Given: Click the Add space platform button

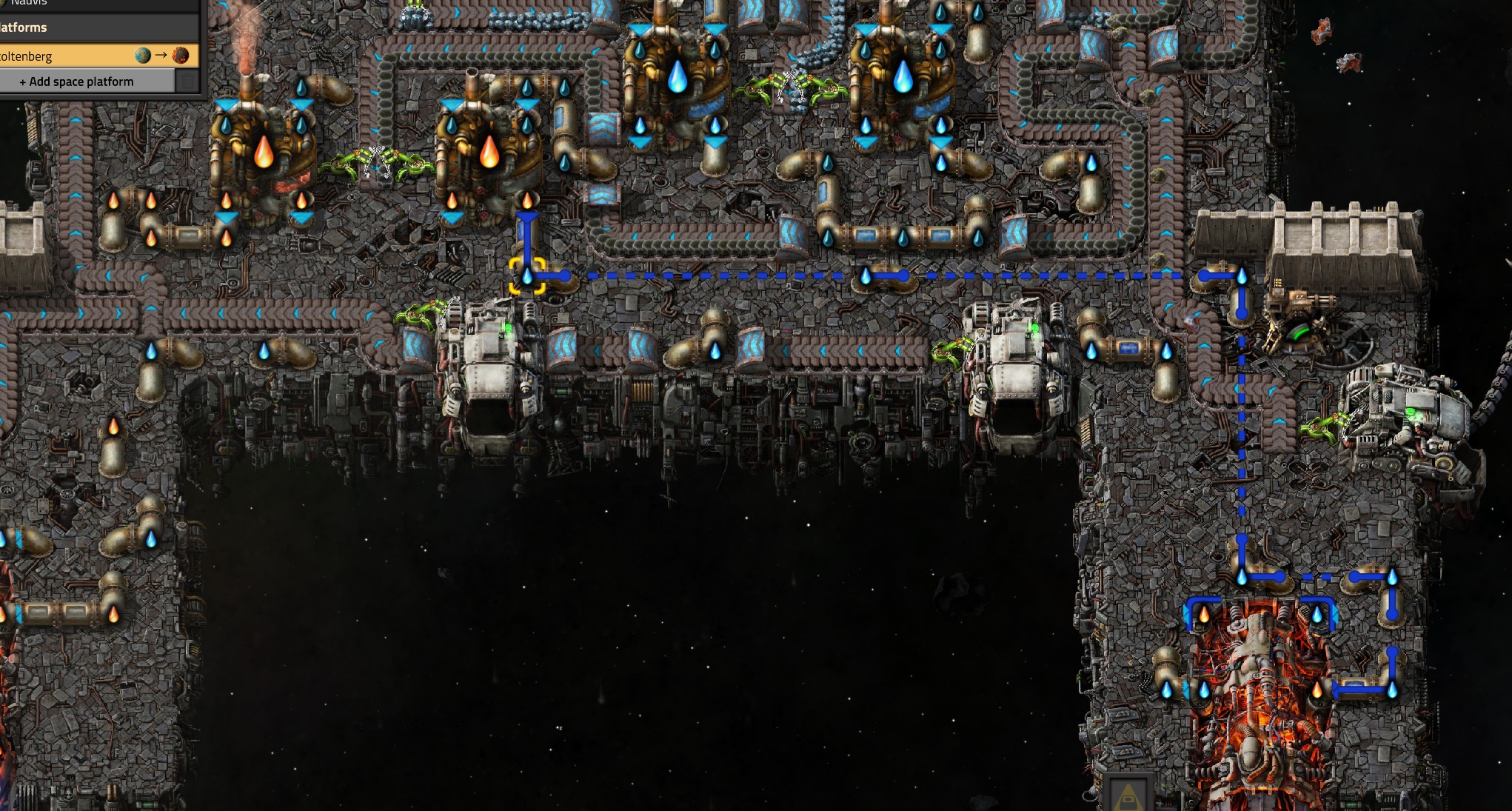Looking at the screenshot, I should pos(81,81).
